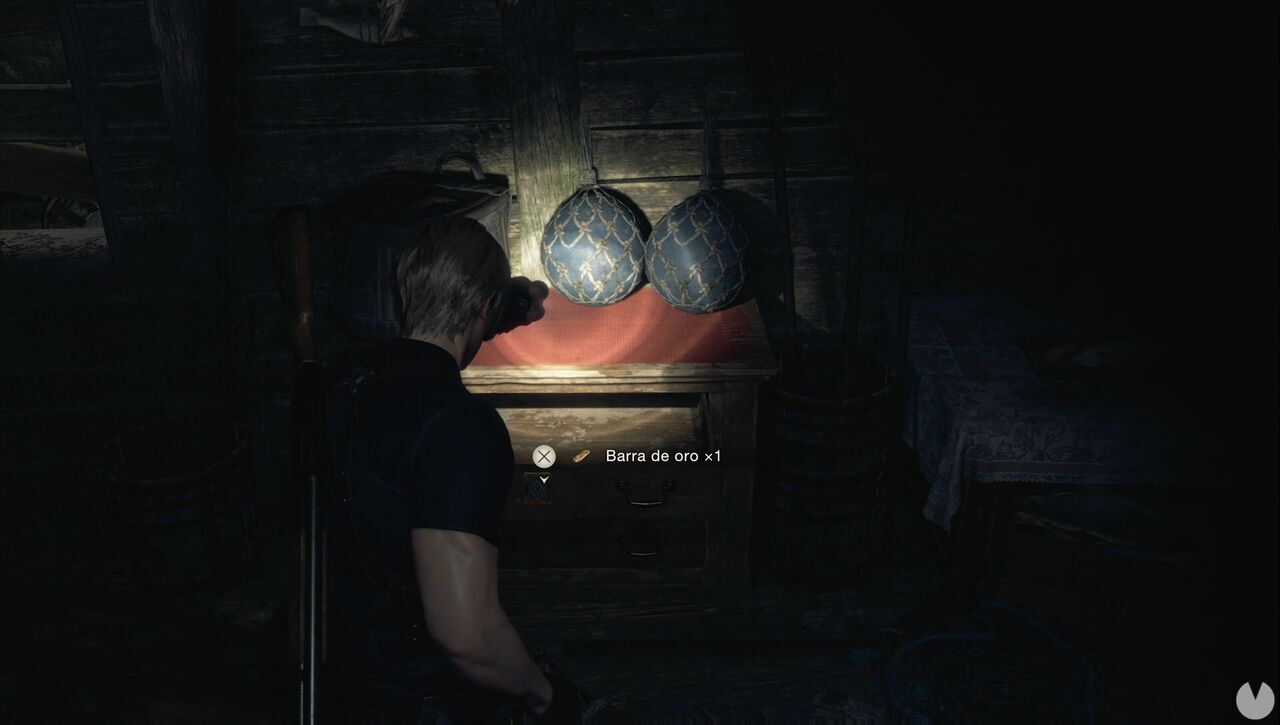Click the X pickup button prompt

543,456
